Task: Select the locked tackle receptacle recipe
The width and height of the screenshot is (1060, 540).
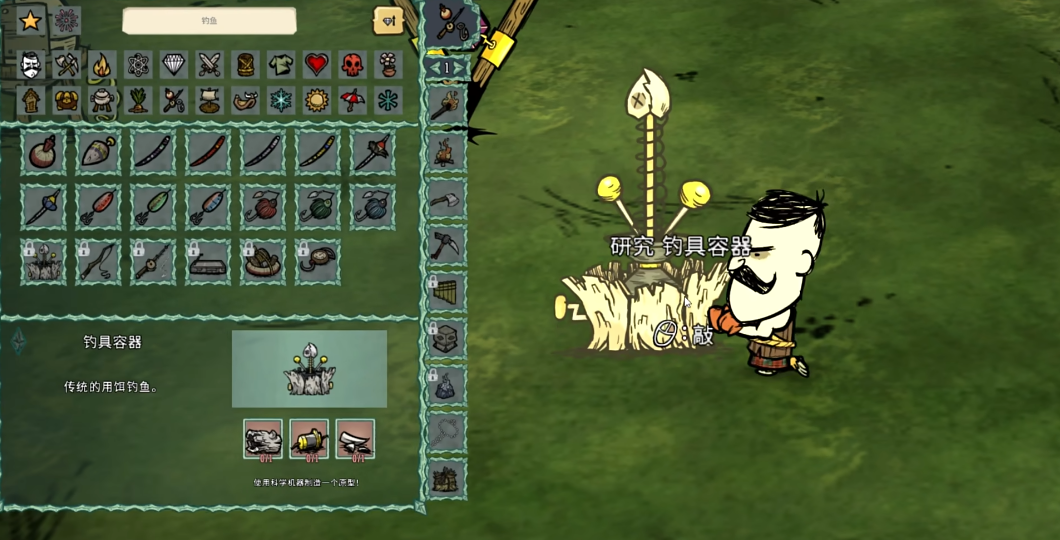Action: [x=43, y=261]
